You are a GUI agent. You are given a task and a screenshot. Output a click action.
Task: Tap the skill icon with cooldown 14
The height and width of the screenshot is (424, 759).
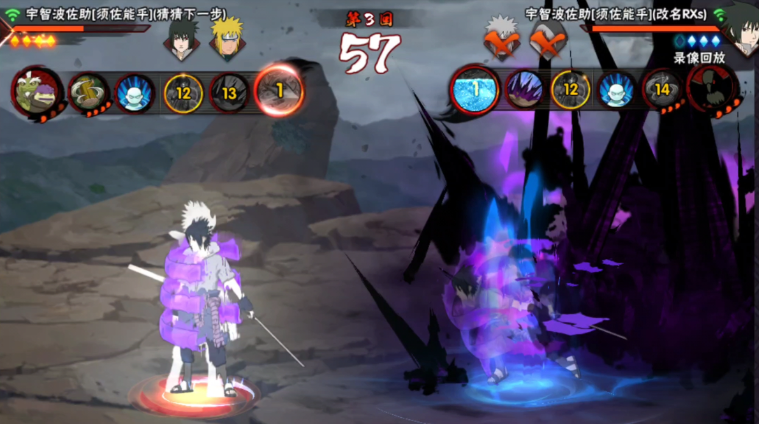[662, 91]
